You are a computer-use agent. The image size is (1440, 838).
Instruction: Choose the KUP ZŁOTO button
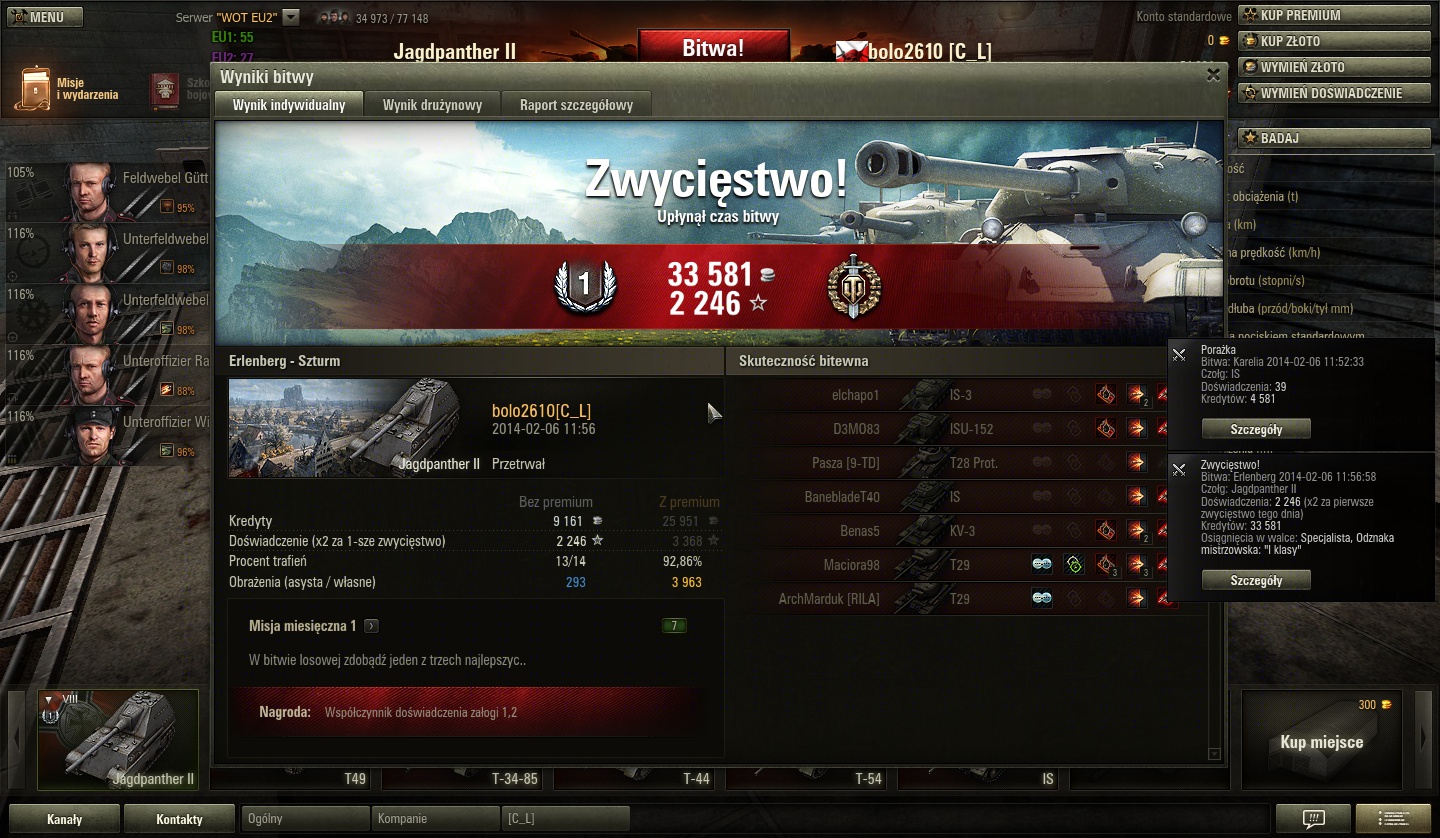[1334, 41]
